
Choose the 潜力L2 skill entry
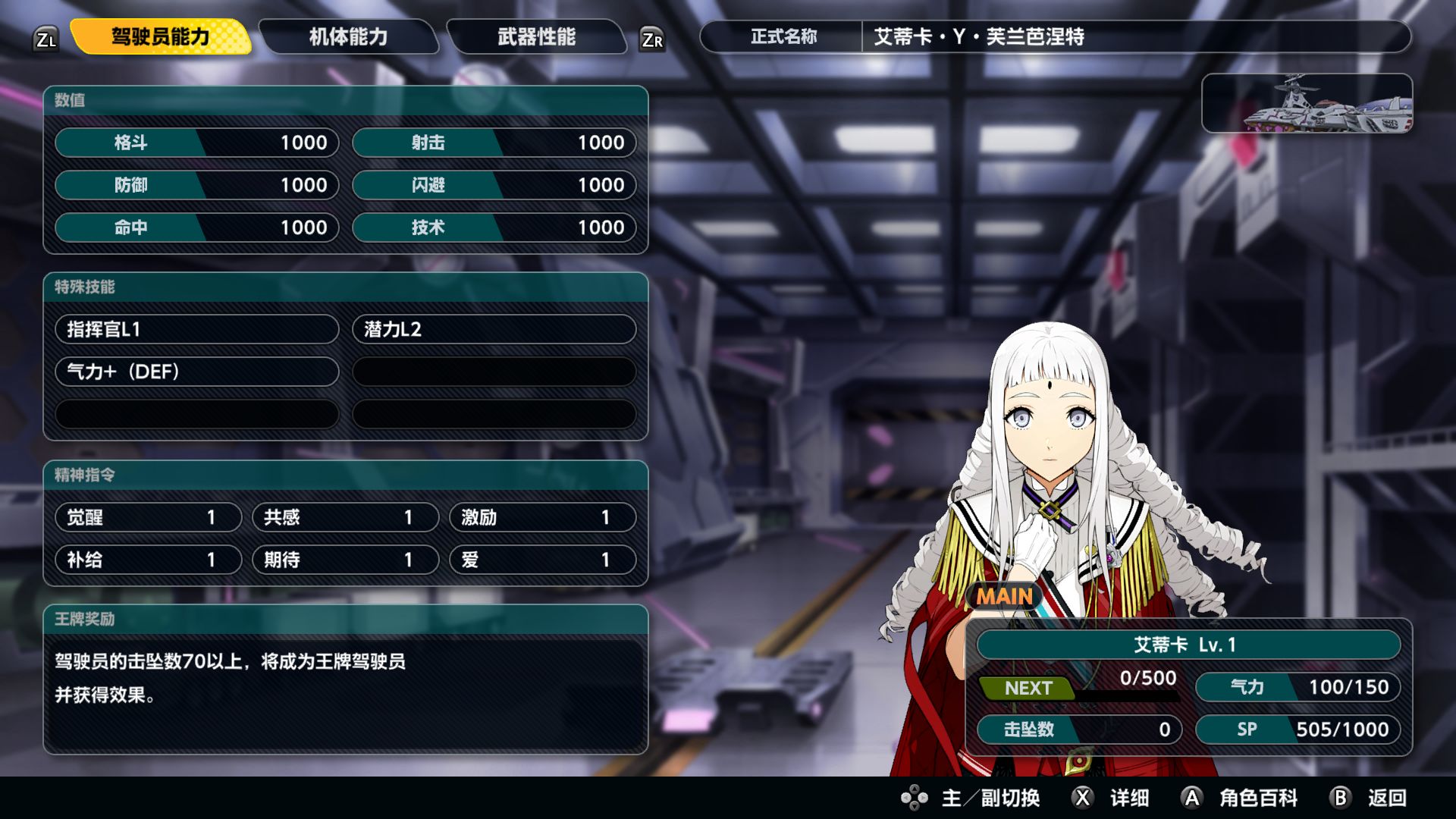494,329
